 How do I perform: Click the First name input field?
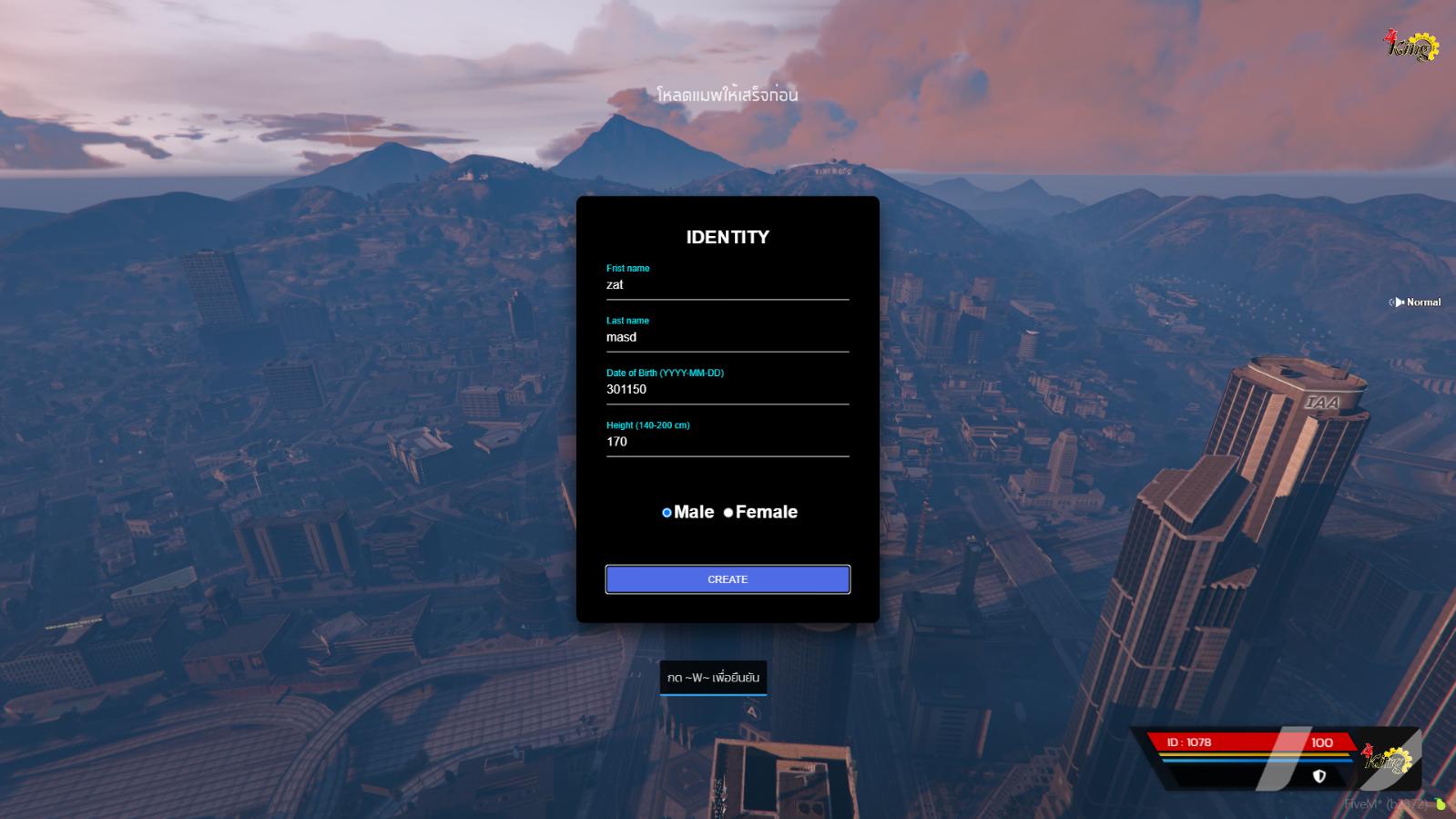click(727, 285)
